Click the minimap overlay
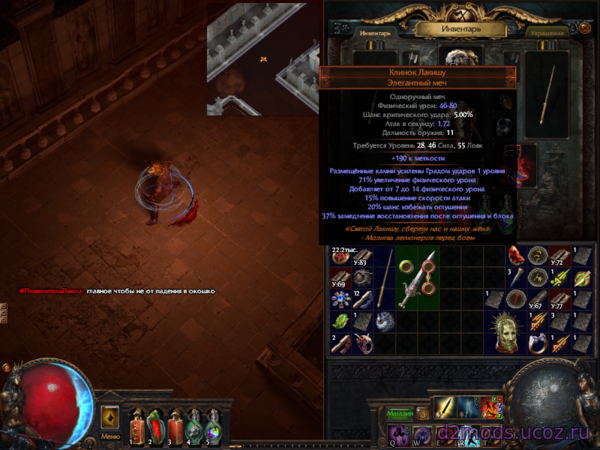This screenshot has height=450, width=600. pyautogui.click(x=264, y=60)
